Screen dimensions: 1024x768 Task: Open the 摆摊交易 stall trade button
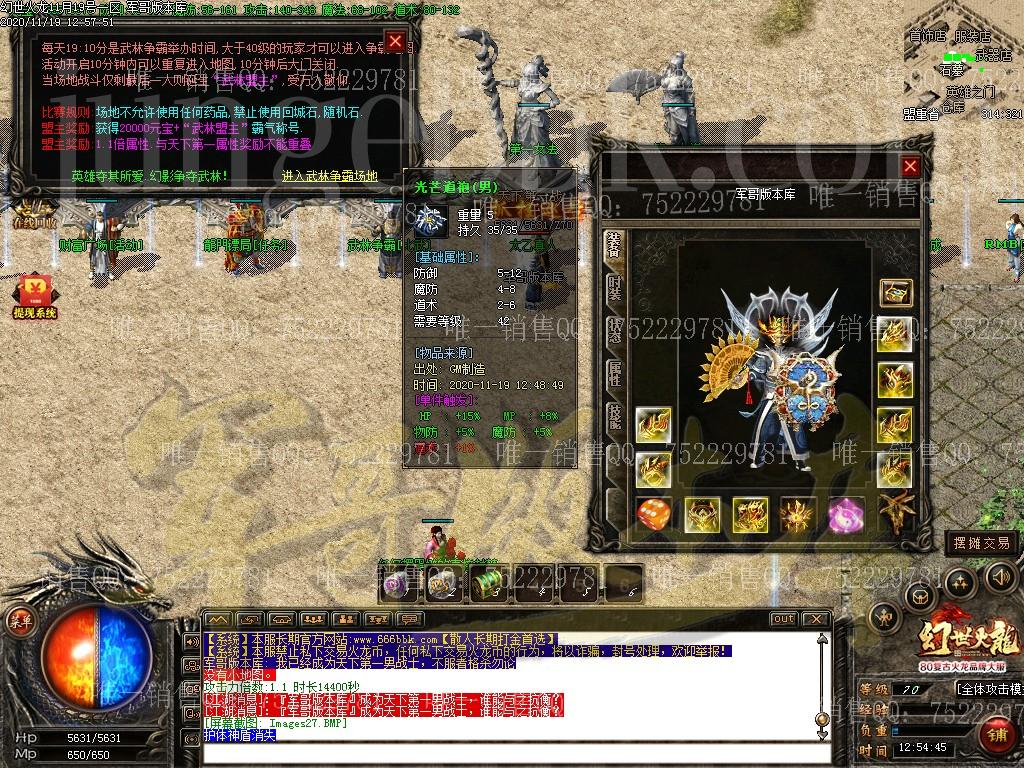click(x=980, y=543)
